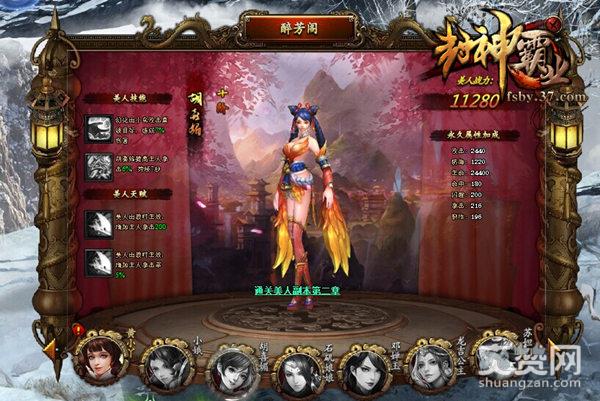Pick the 石矶娘娘 beauty portrait
Image resolution: width=600 pixels, height=401 pixels.
tap(300, 371)
